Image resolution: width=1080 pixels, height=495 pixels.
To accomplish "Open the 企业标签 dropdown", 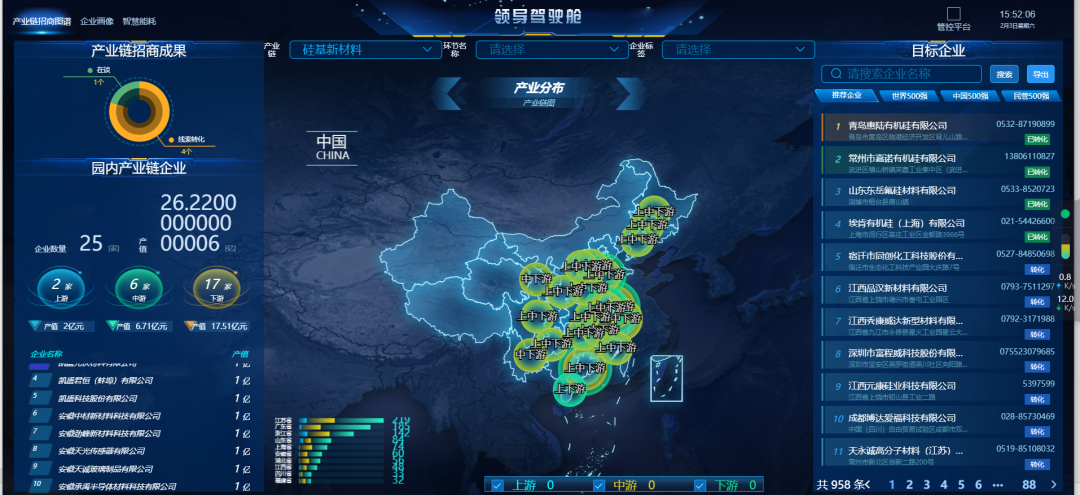I will [x=735, y=49].
